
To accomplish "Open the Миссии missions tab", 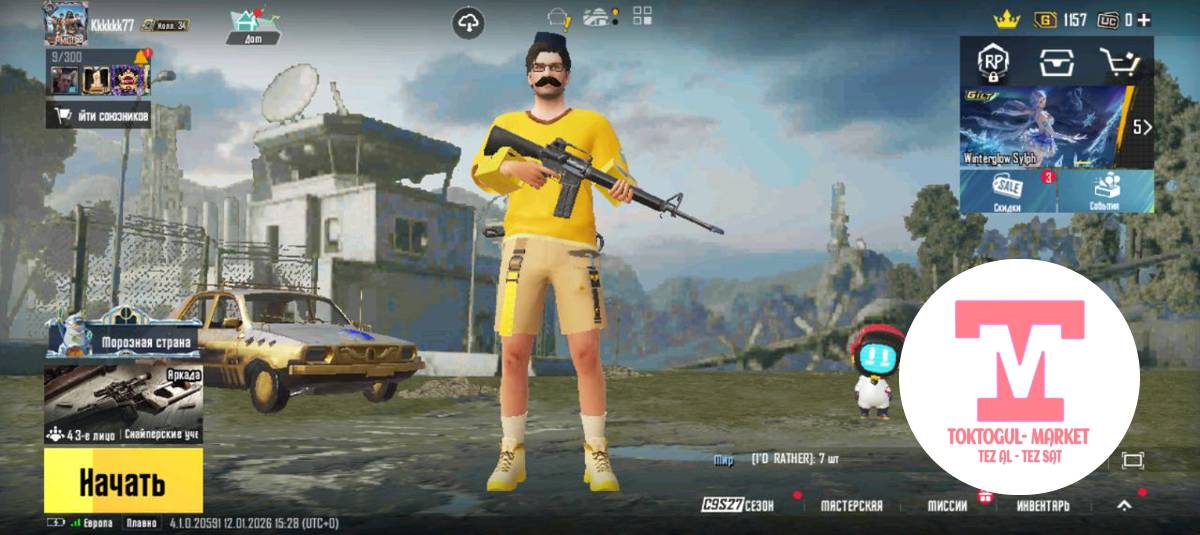I will [x=947, y=506].
